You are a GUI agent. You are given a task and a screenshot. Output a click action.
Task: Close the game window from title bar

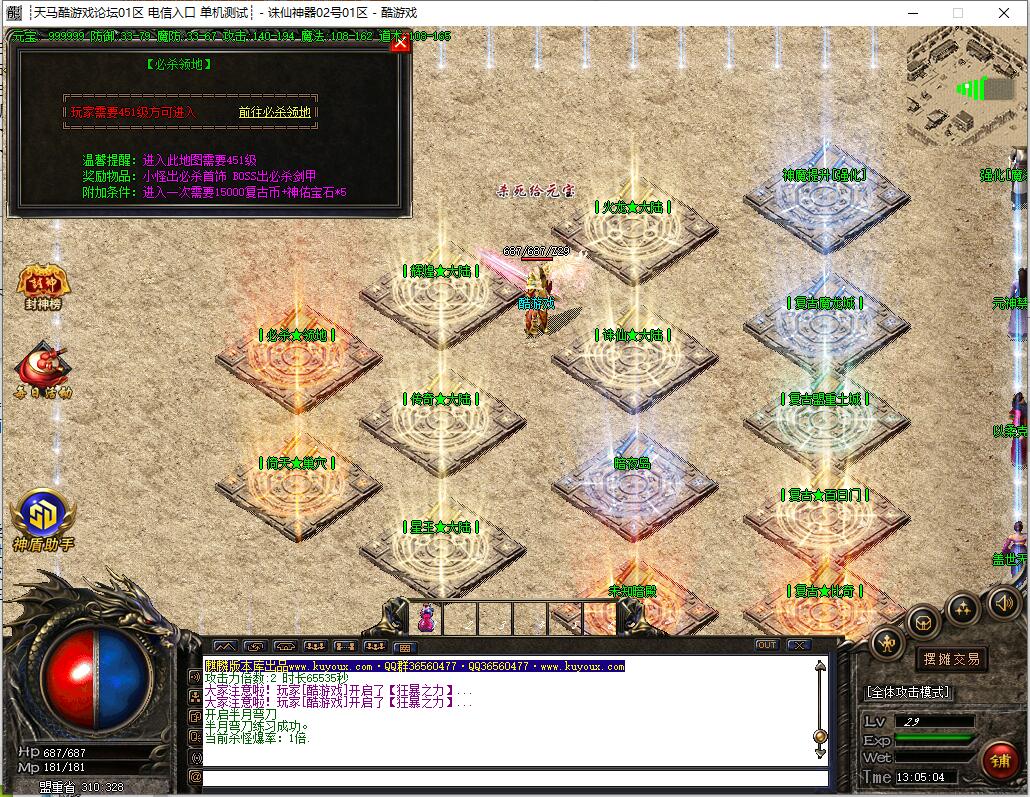1004,13
